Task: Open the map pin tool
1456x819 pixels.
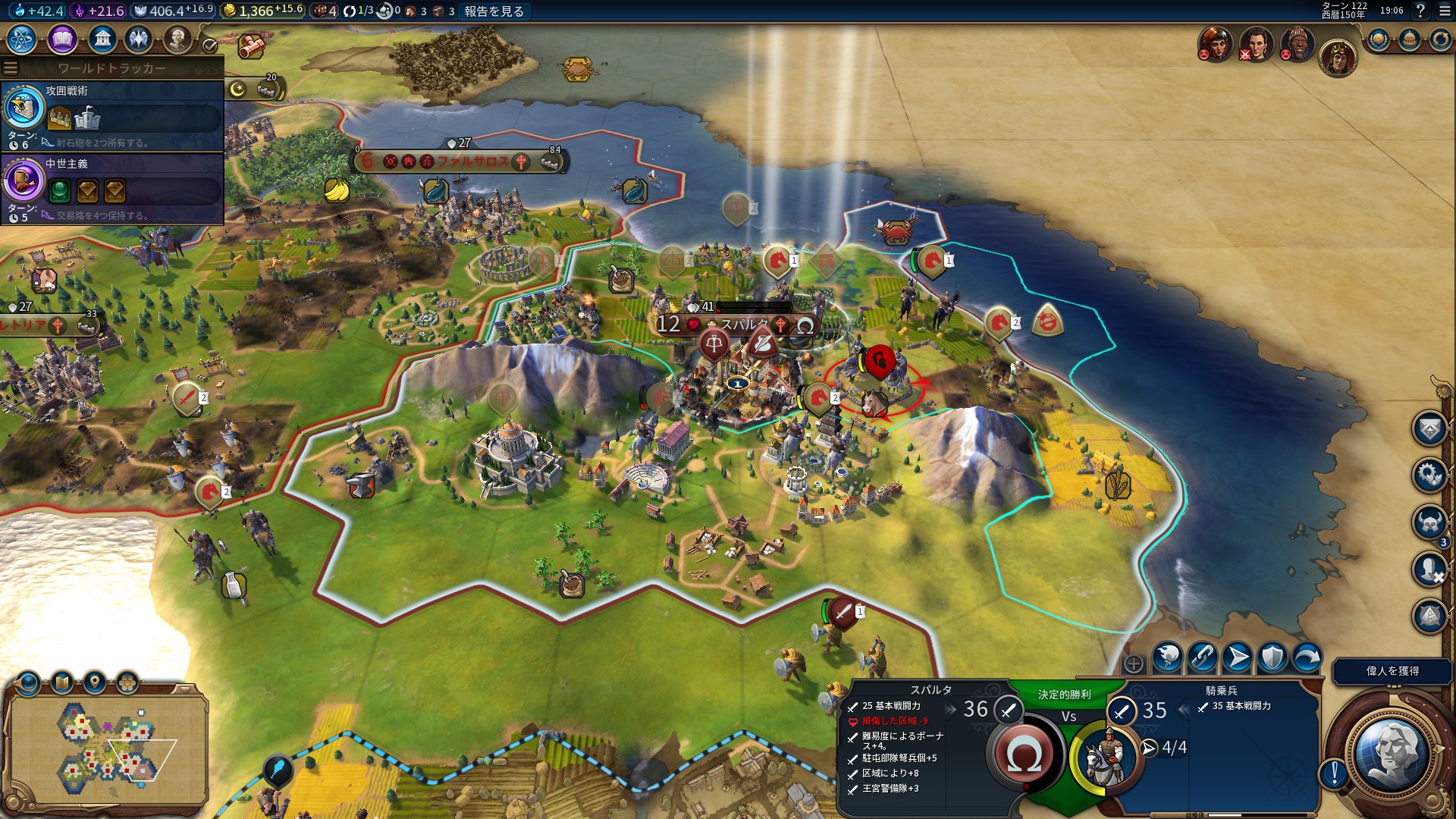Action: pos(95,683)
